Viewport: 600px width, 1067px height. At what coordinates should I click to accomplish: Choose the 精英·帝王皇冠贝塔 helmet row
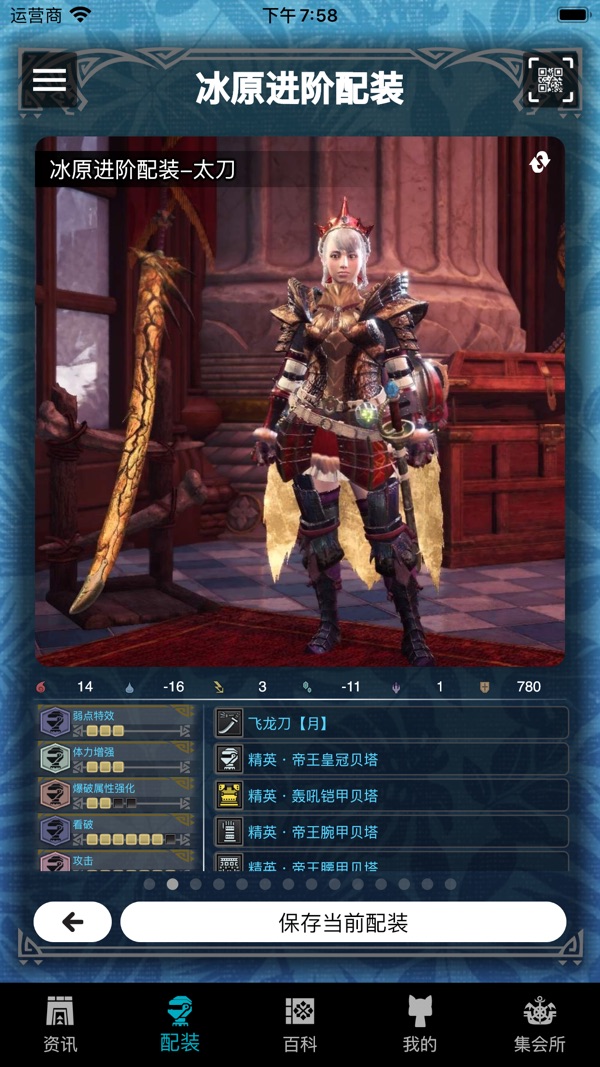(x=392, y=759)
